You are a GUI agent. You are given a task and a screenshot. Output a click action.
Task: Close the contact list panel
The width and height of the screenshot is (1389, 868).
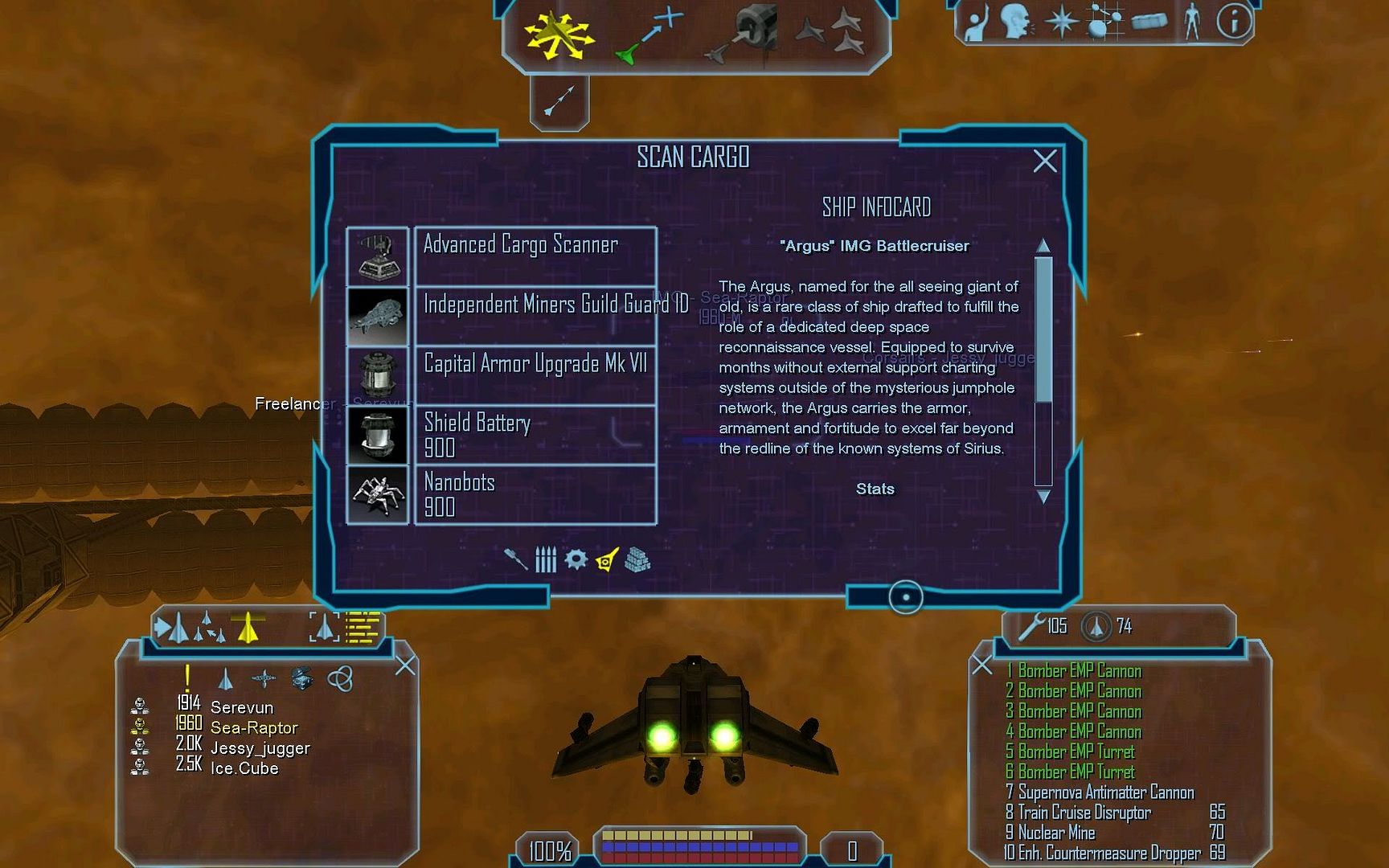(405, 665)
